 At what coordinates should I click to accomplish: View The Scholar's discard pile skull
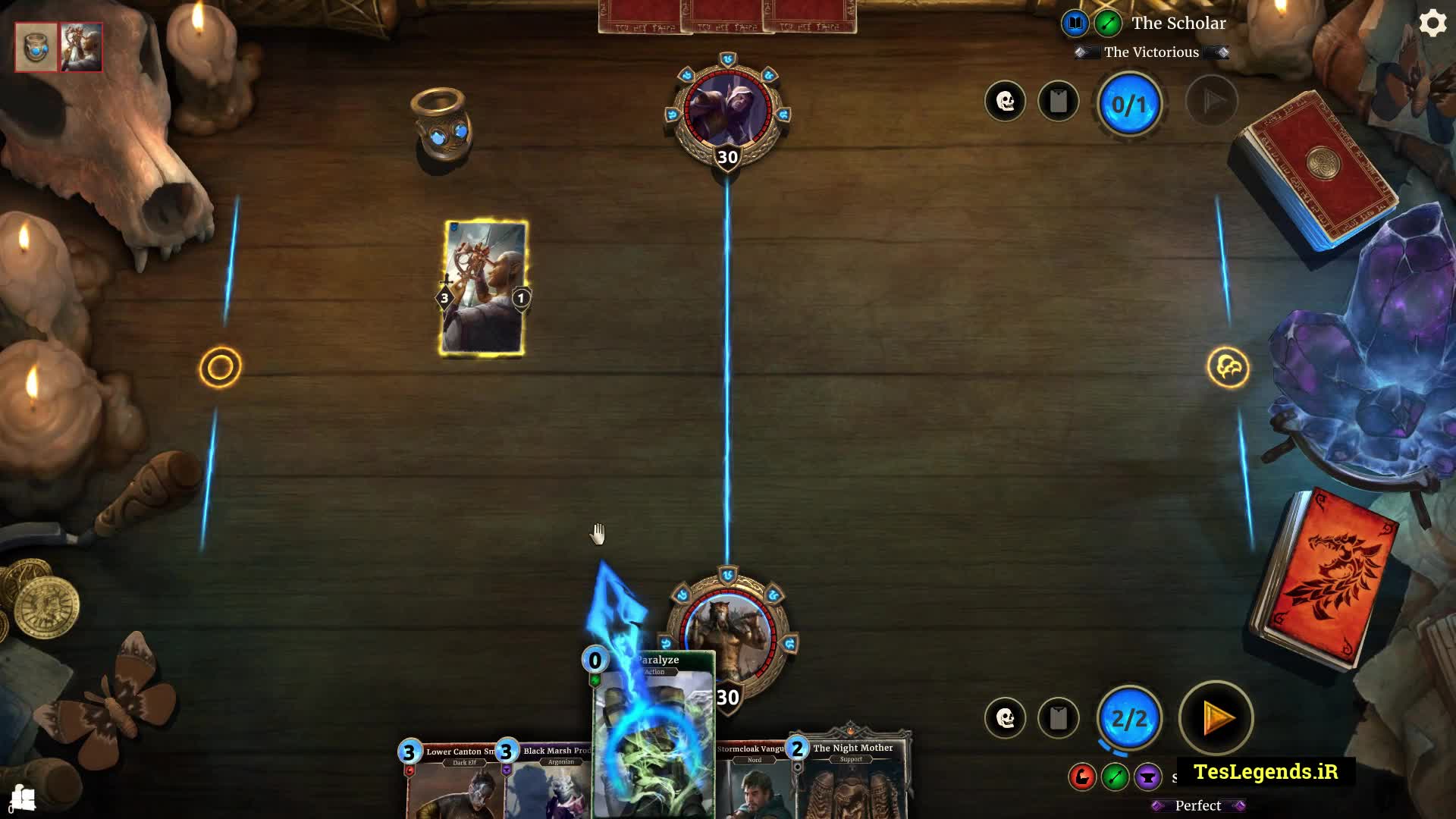1005,101
